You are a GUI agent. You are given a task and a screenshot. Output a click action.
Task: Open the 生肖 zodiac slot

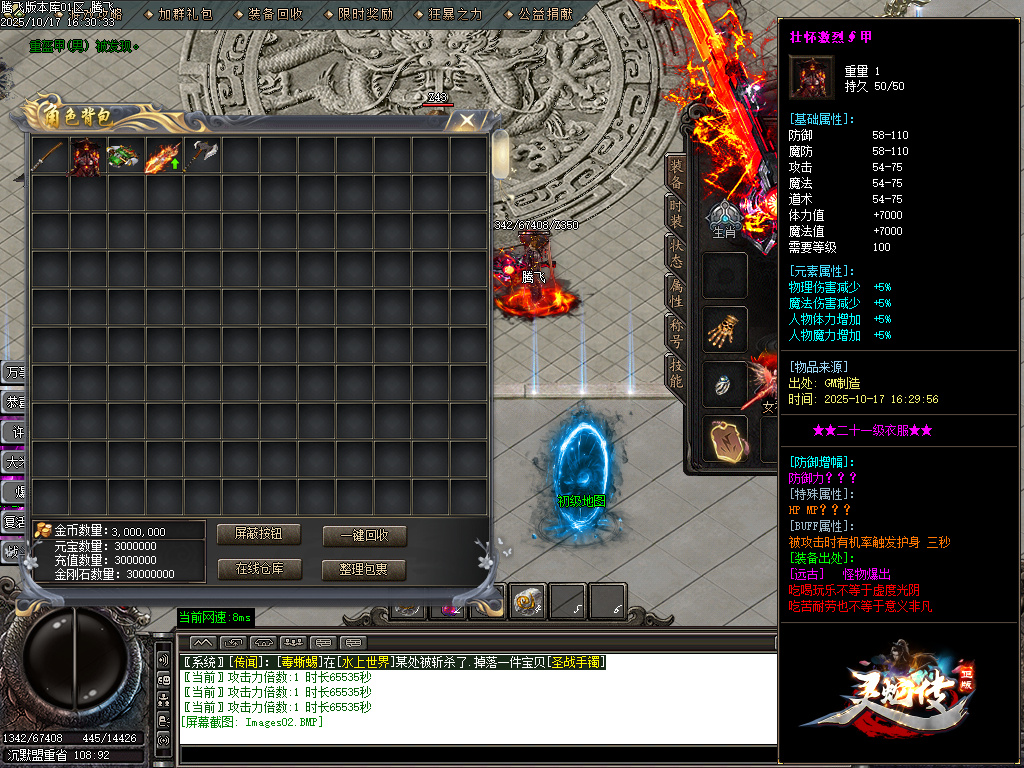725,220
